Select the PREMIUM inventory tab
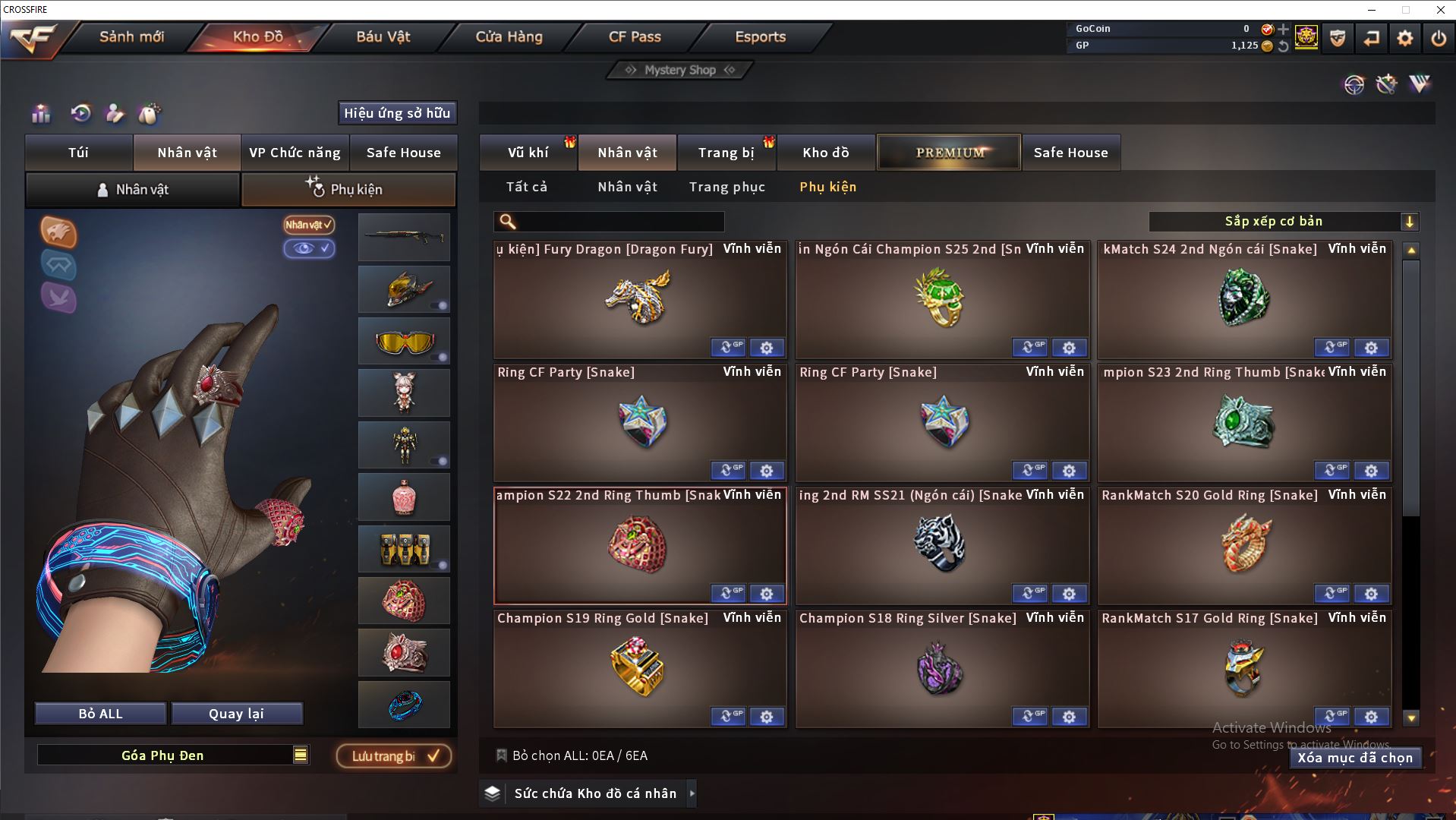This screenshot has width=1456, height=820. click(x=949, y=153)
